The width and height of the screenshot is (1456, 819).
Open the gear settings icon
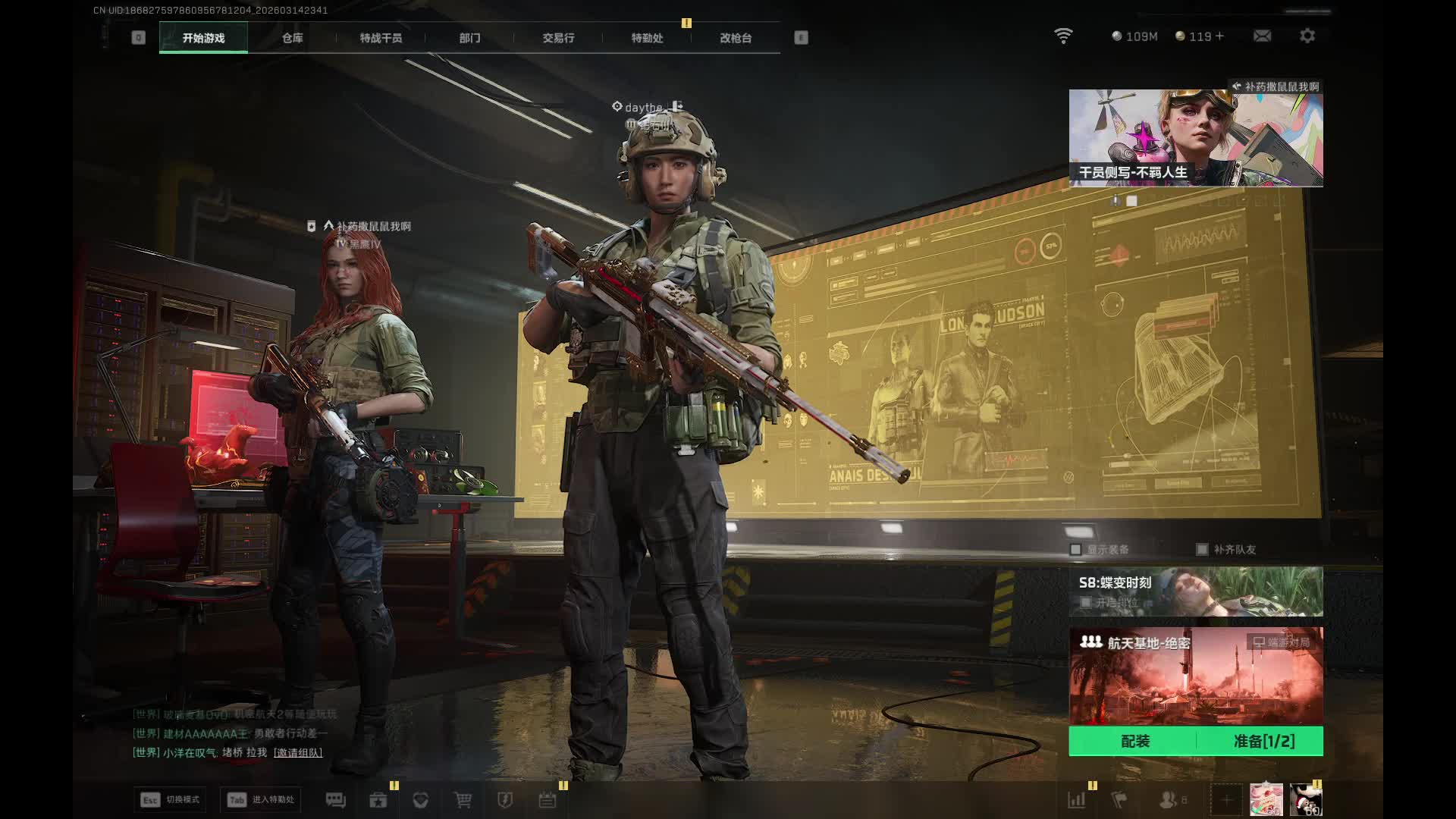coord(1307,36)
